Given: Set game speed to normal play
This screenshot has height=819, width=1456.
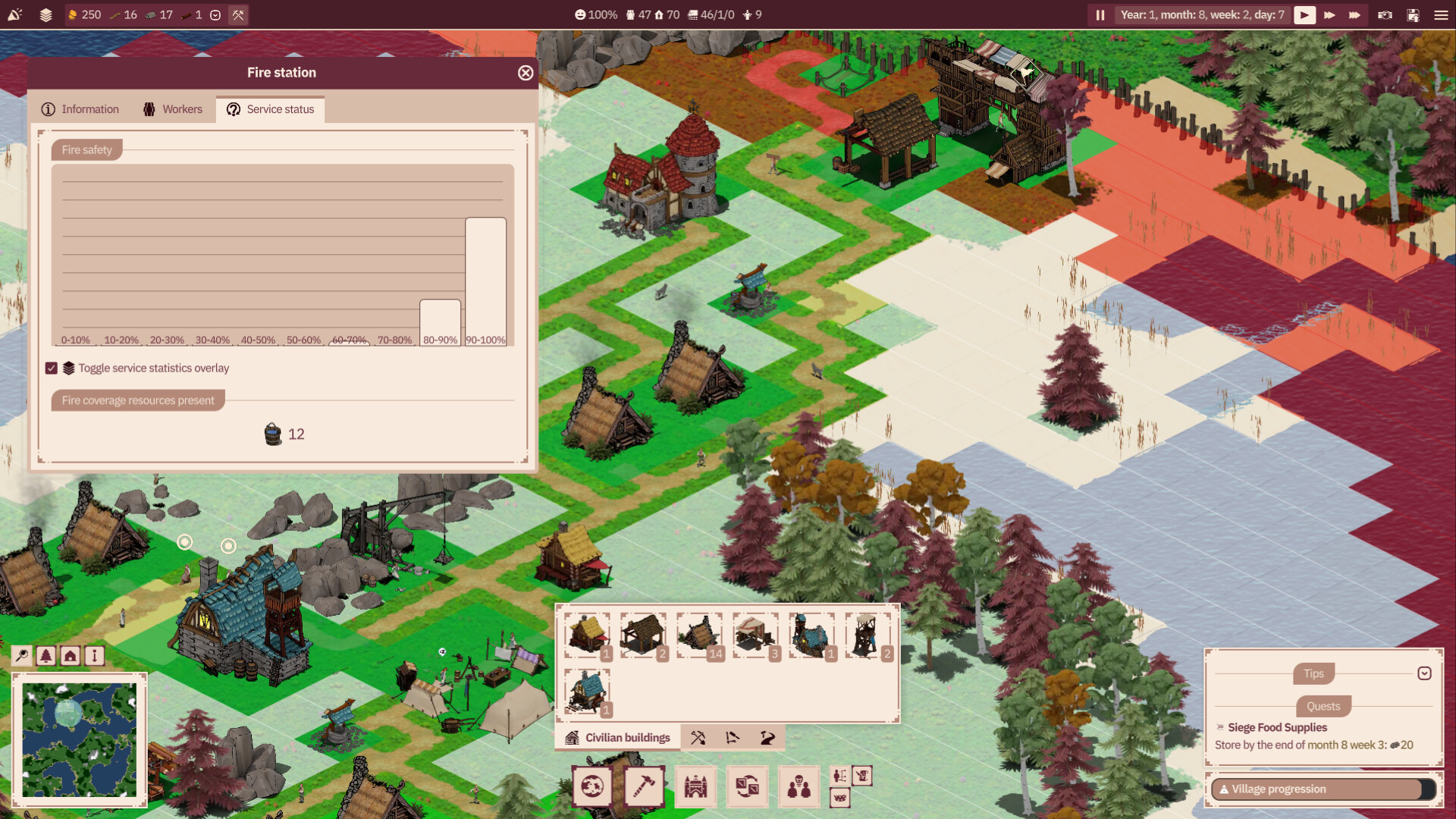Looking at the screenshot, I should (1304, 15).
